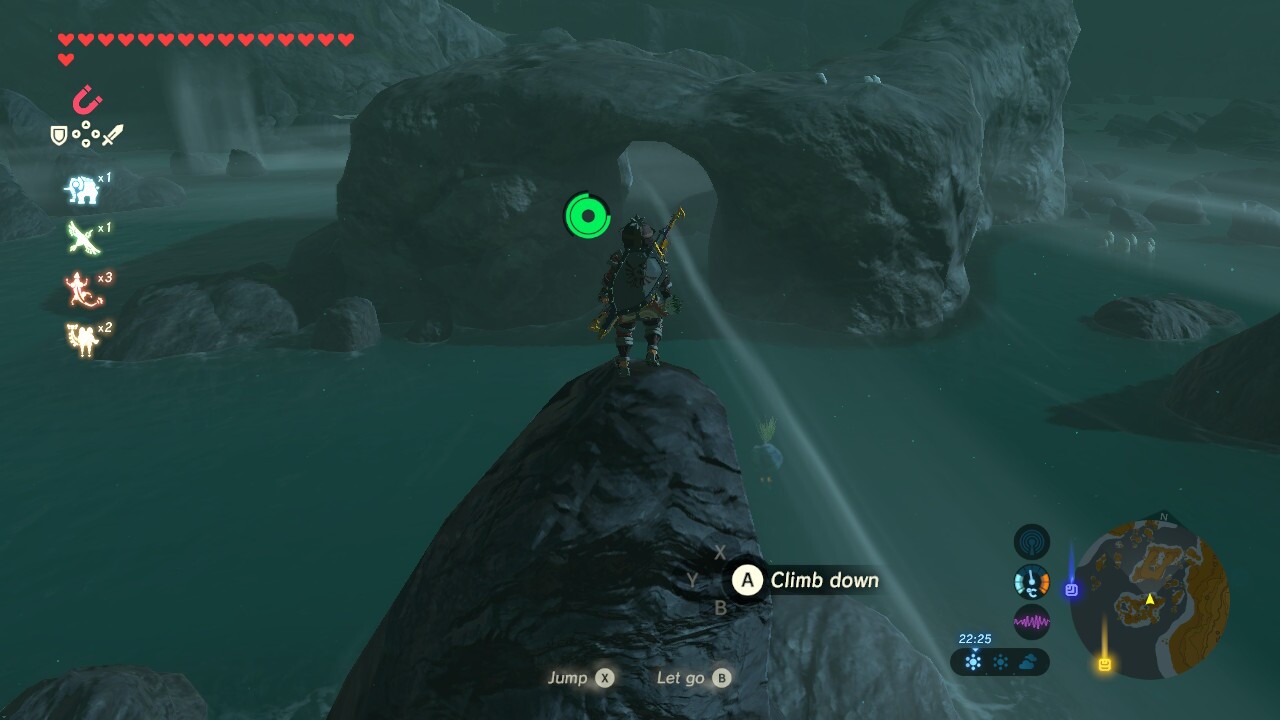The height and width of the screenshot is (720, 1280).
Task: Activate the green bird champion ability
Action: (82, 238)
